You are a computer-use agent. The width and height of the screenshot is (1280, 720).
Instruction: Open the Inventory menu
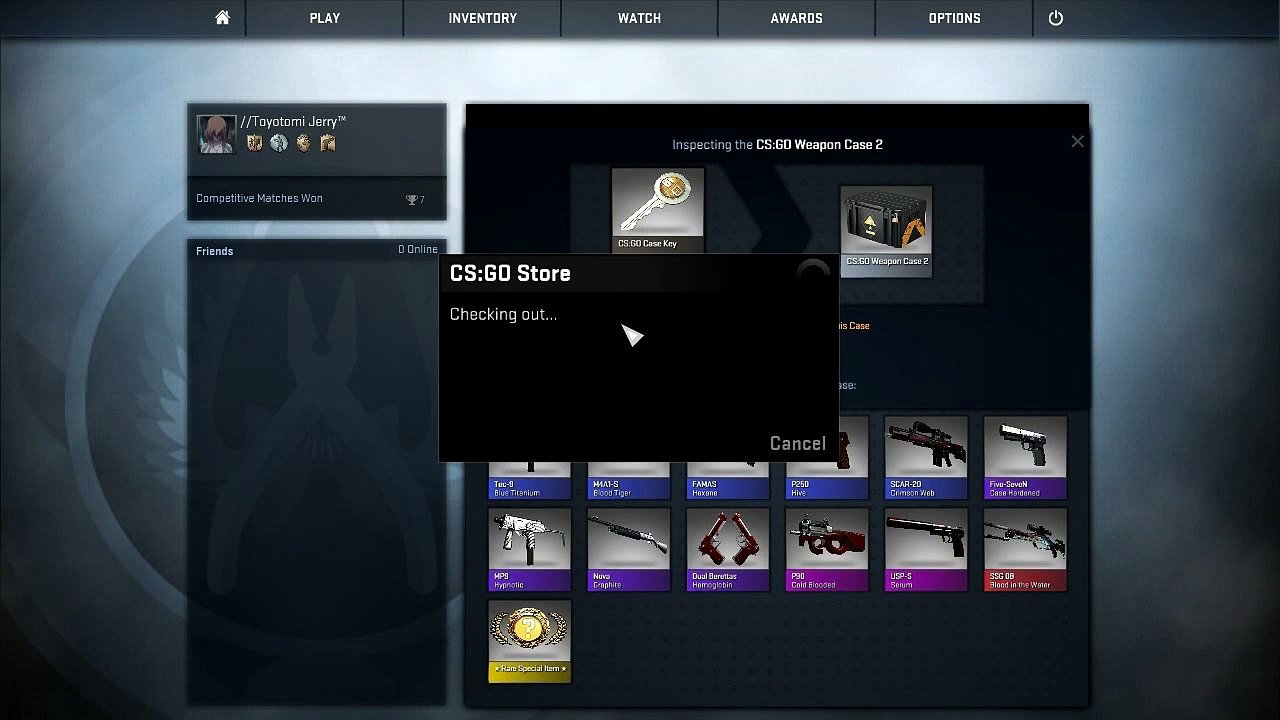[482, 18]
